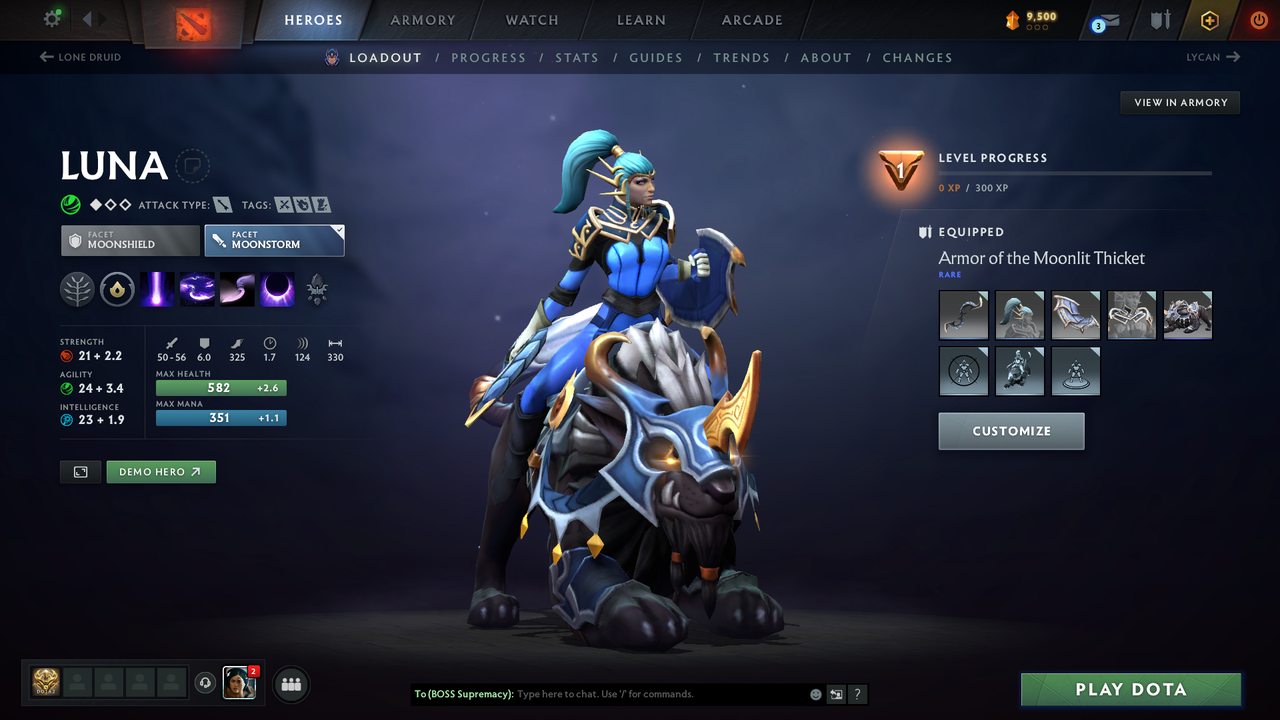Viewport: 1280px width, 720px height.
Task: Open the ARCADE menu
Action: click(751, 20)
